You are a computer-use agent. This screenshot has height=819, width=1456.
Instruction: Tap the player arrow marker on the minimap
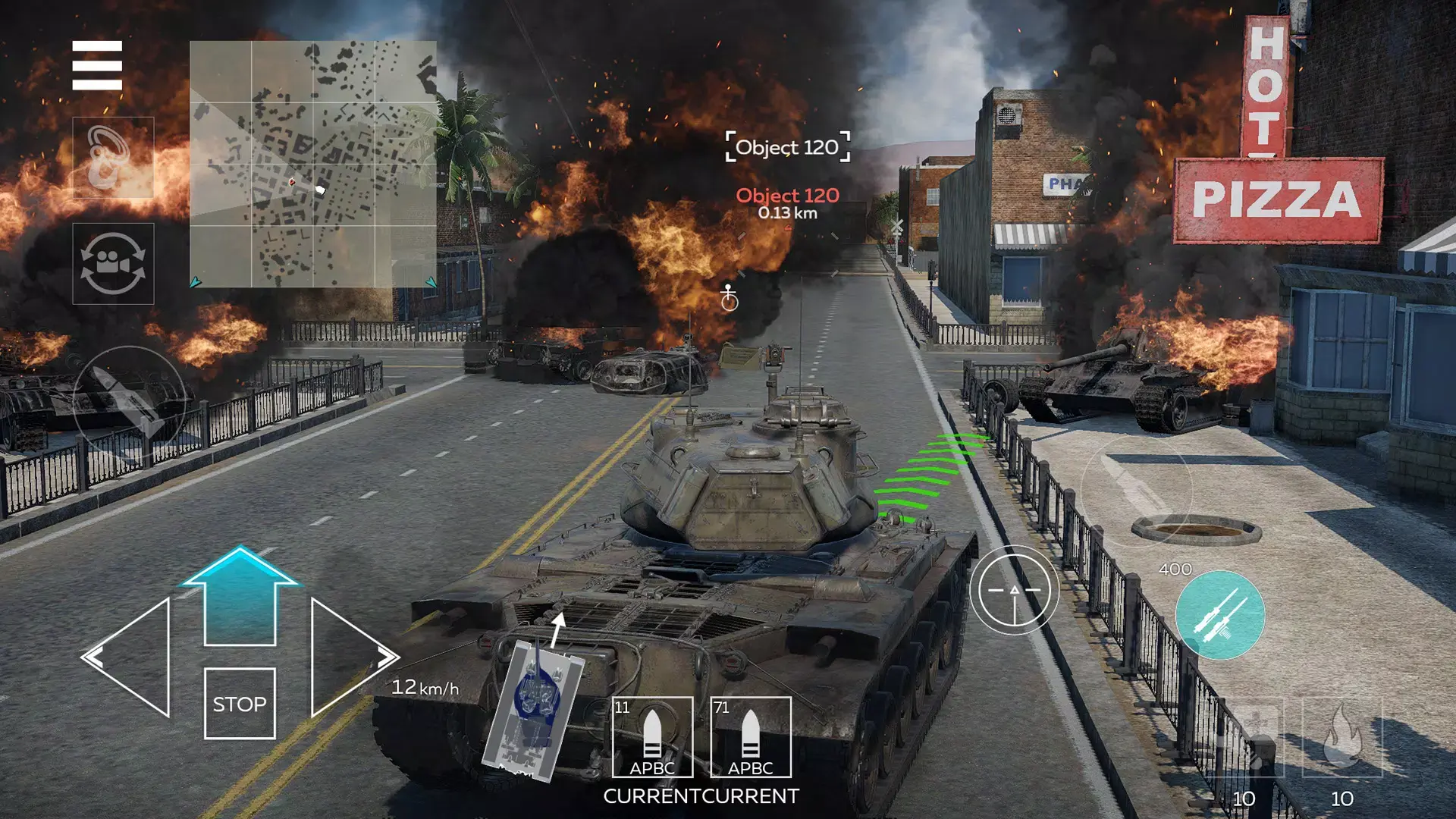(x=321, y=189)
